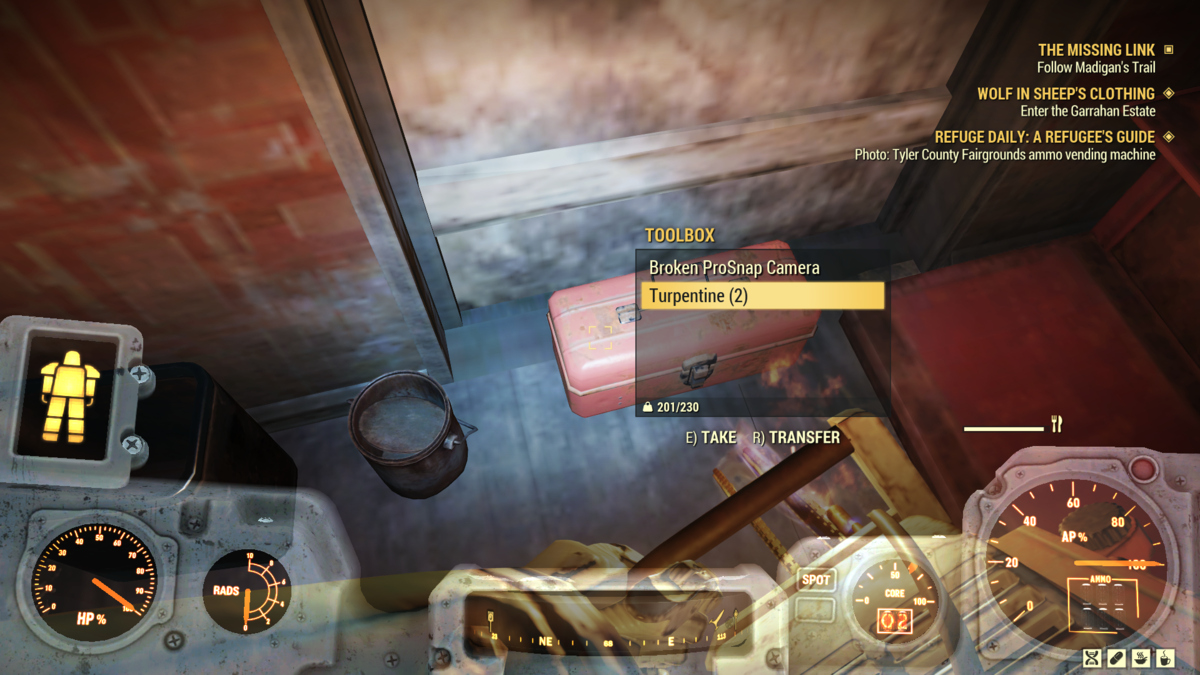This screenshot has height=675, width=1200.
Task: Open Refuge Daily: A Refugee's Guide objective
Action: [x=1044, y=137]
